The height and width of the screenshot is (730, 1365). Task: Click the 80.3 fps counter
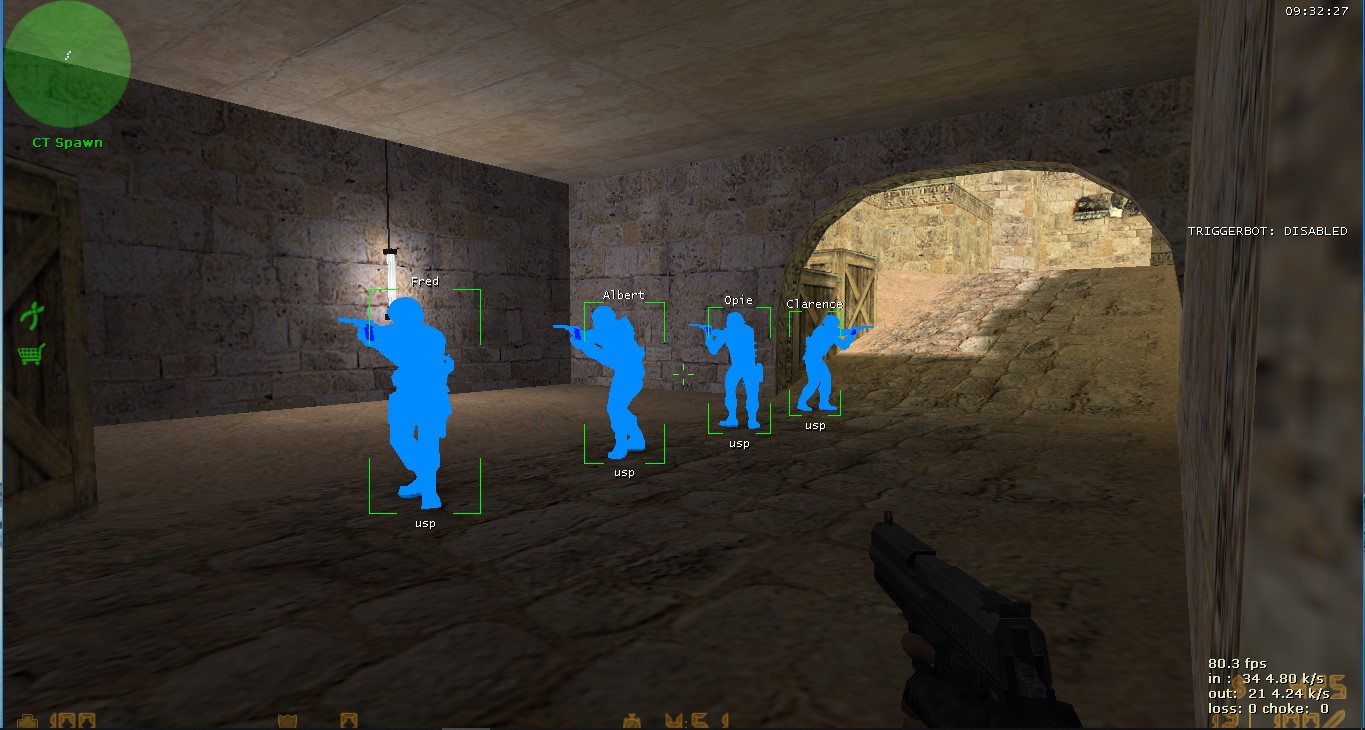[1237, 662]
